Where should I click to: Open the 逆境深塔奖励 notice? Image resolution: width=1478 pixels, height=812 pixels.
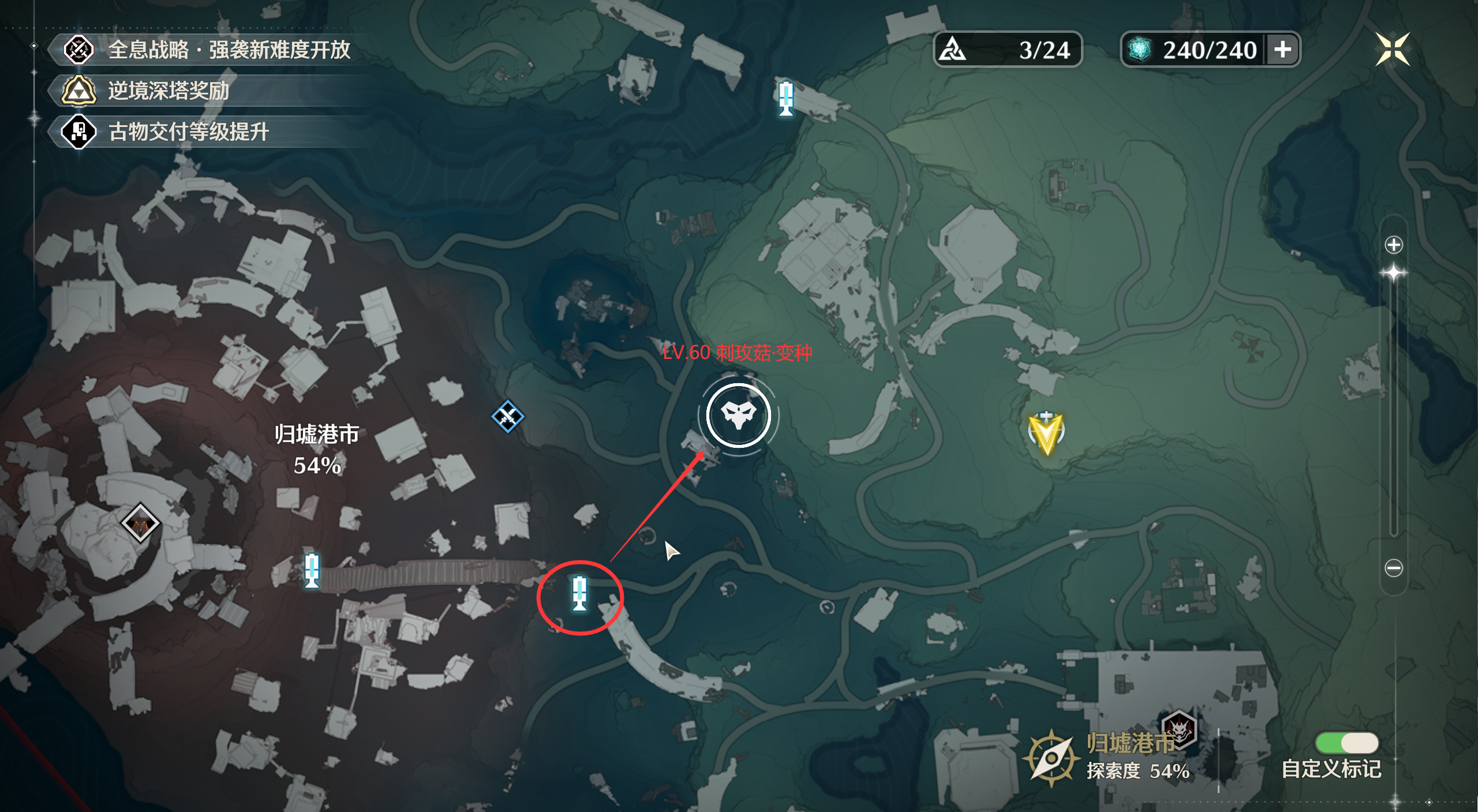click(169, 91)
